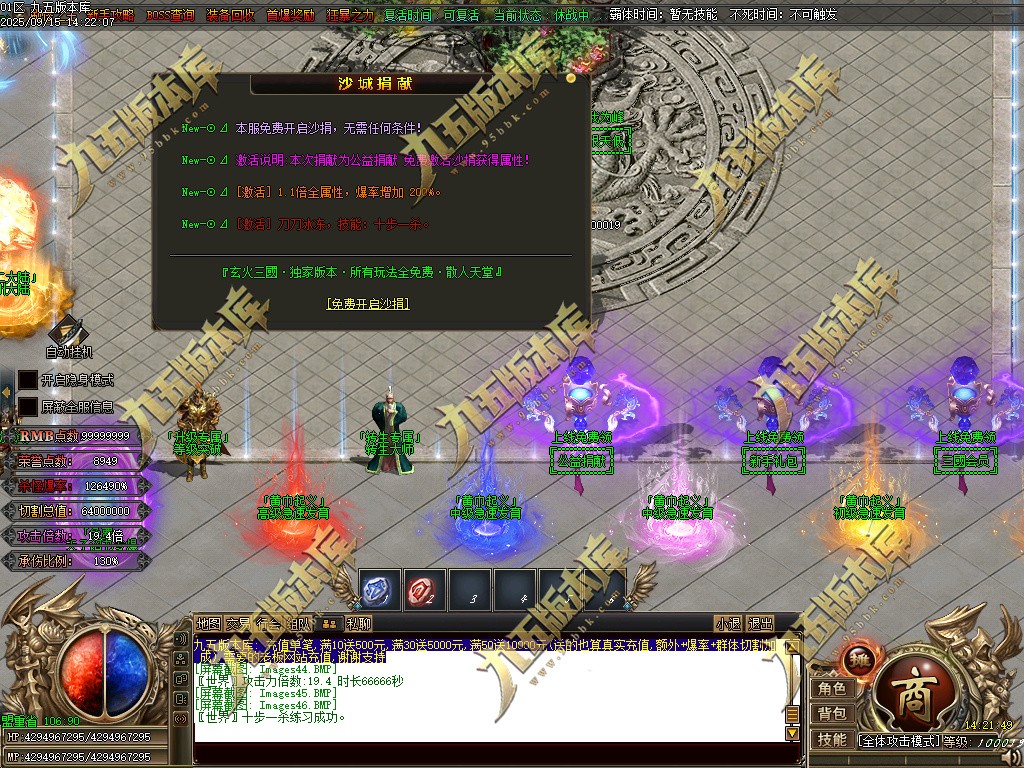
Task: Select the 狂暴之力 top menu entry
Action: click(x=350, y=15)
